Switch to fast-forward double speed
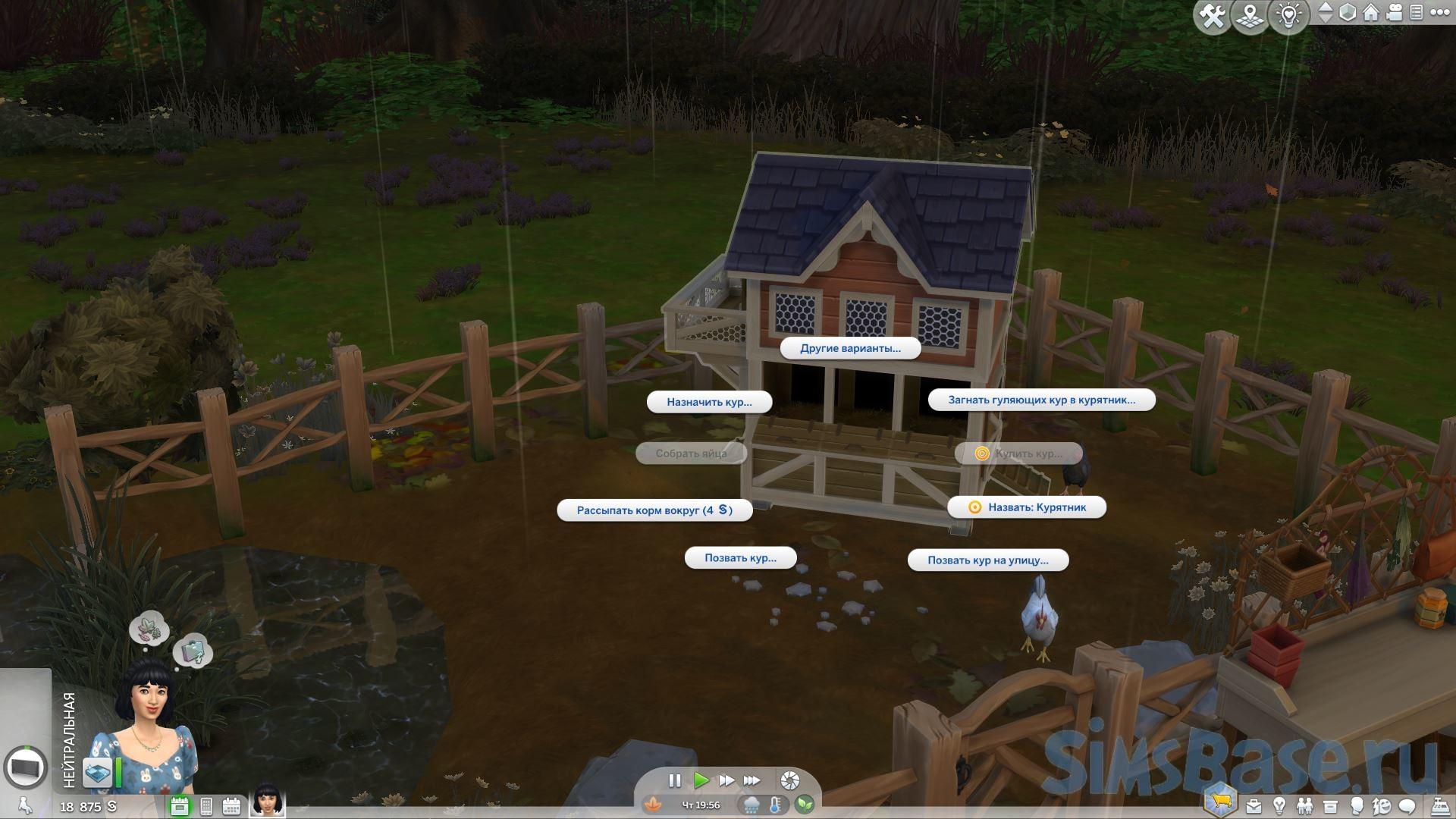 click(726, 780)
